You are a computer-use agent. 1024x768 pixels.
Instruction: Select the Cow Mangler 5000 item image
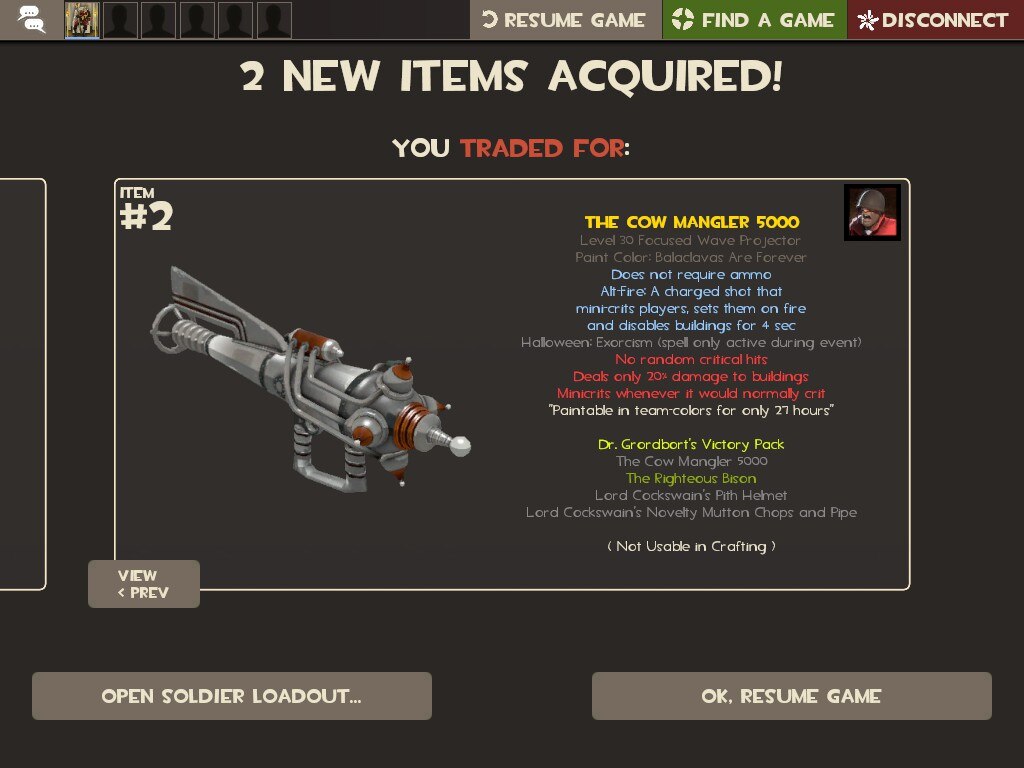310,380
